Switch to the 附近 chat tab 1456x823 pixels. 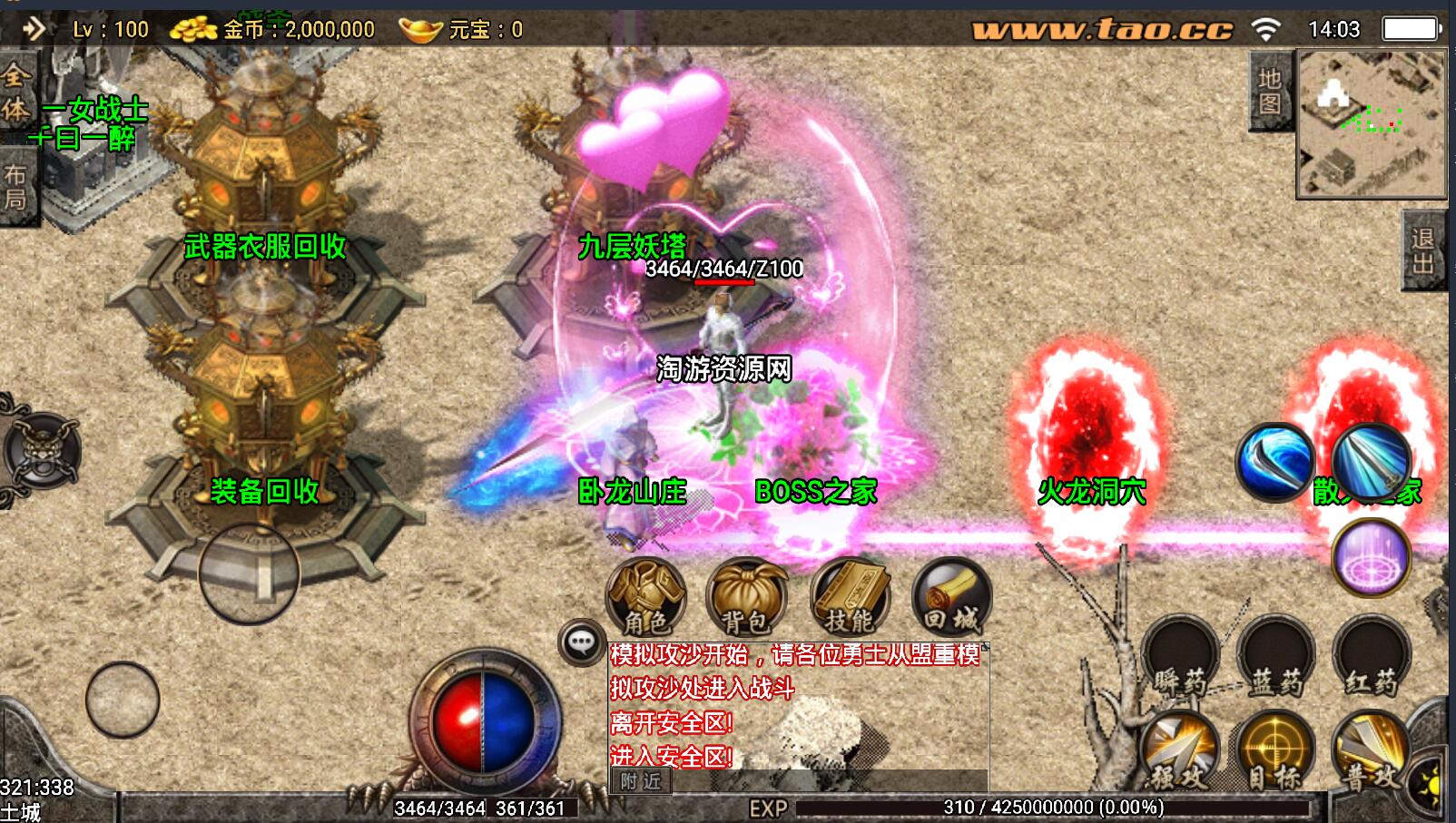(641, 781)
